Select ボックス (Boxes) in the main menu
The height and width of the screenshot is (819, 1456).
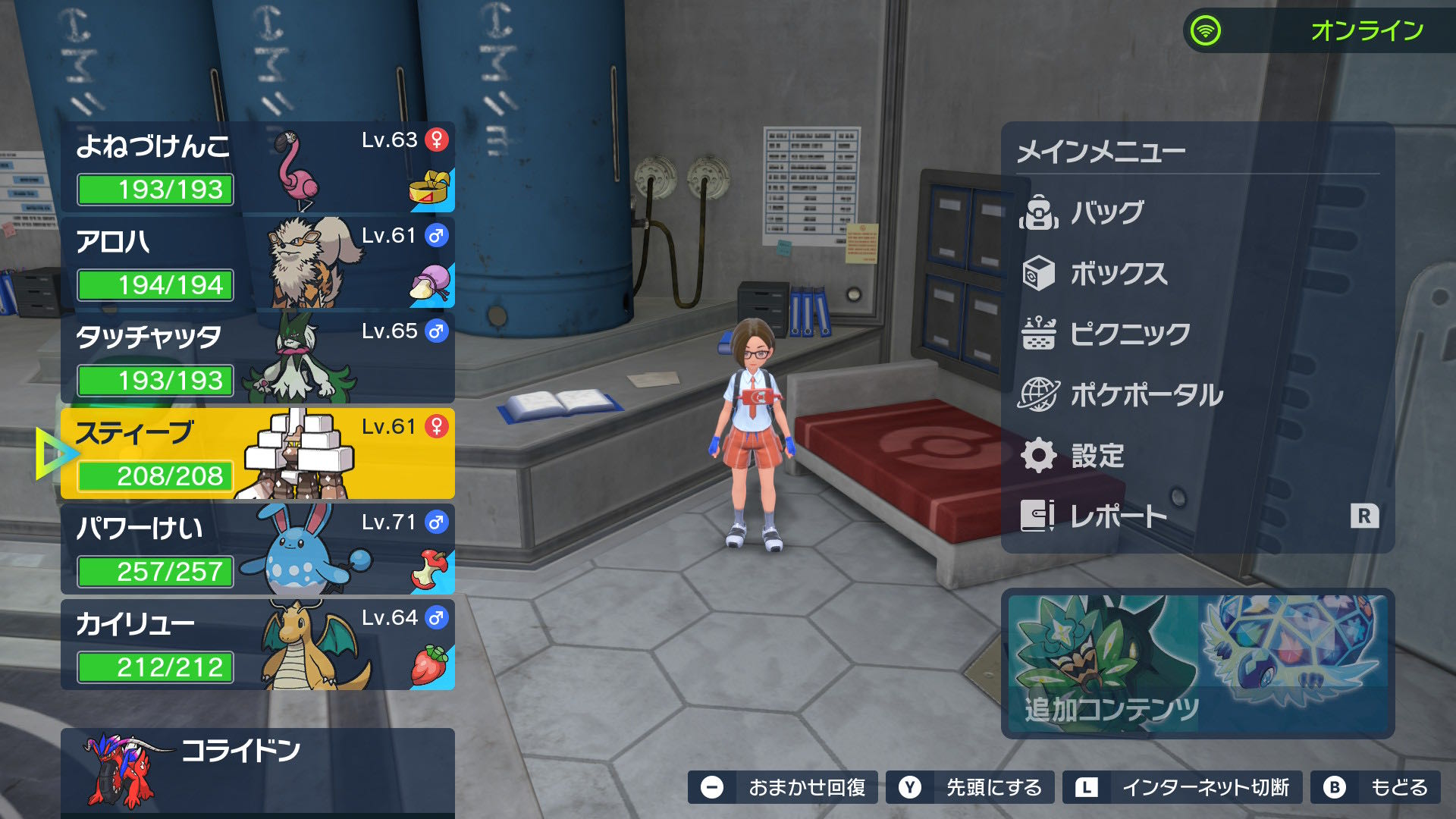[1119, 274]
